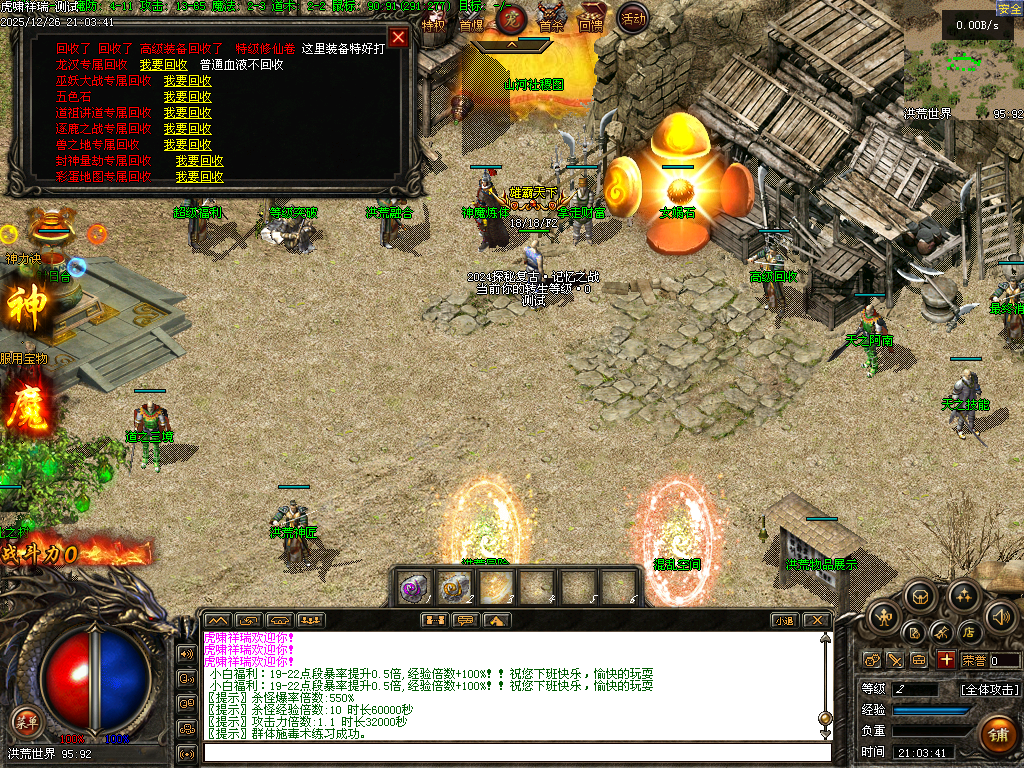Click 我要回收 link beside 兽之地专属回收
Viewport: 1024px width, 768px height.
tap(187, 145)
